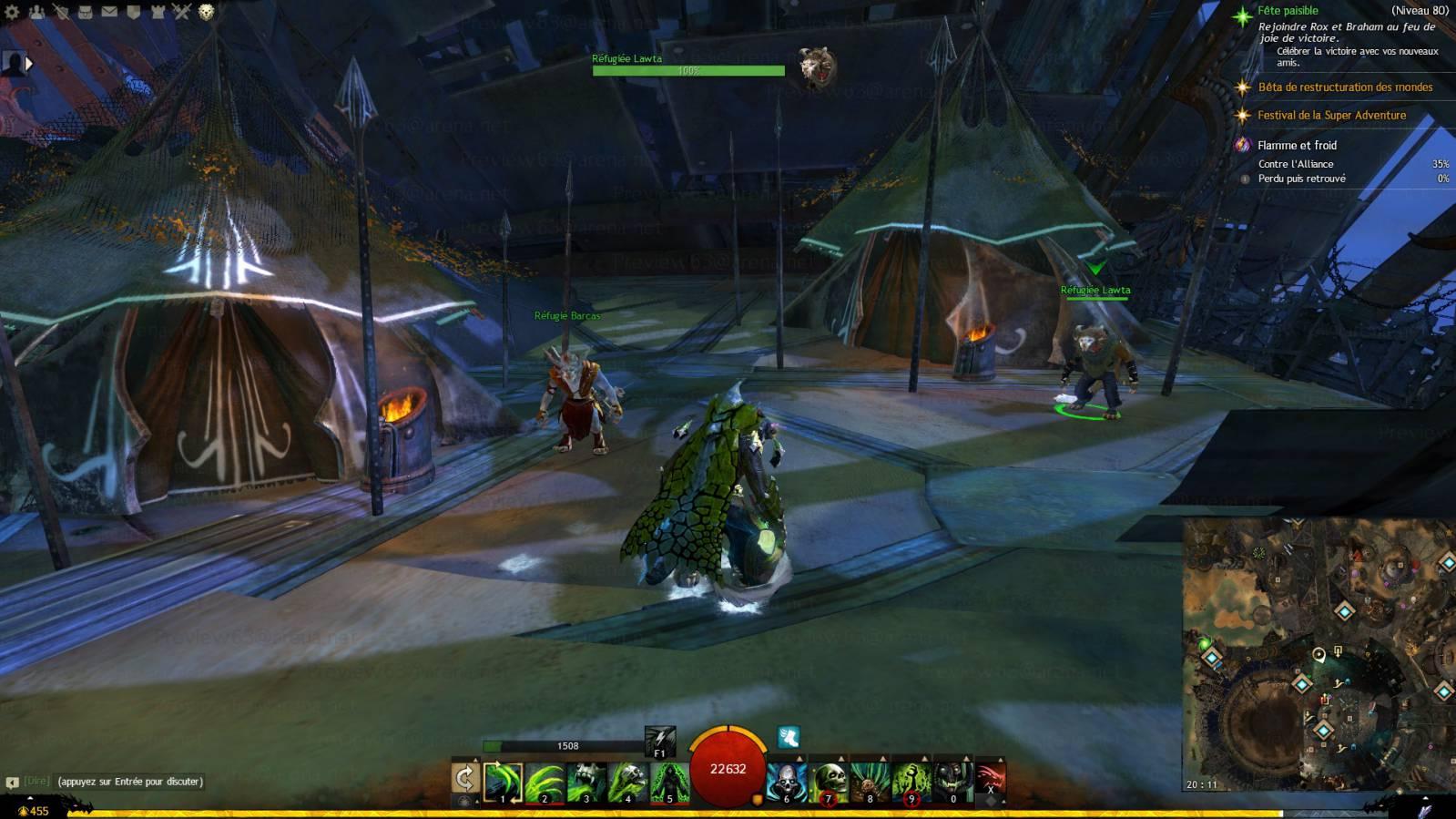The image size is (1456, 819).
Task: Cast the green hooded figure skill 5
Action: 669,783
